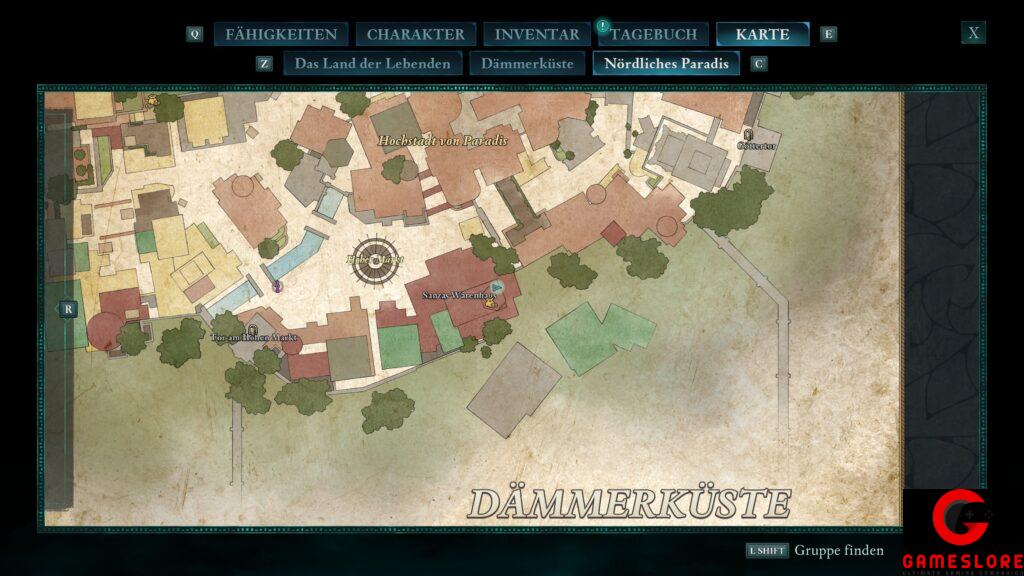This screenshot has width=1024, height=576.
Task: Open the Fähigkeiten tab
Action: tap(280, 34)
